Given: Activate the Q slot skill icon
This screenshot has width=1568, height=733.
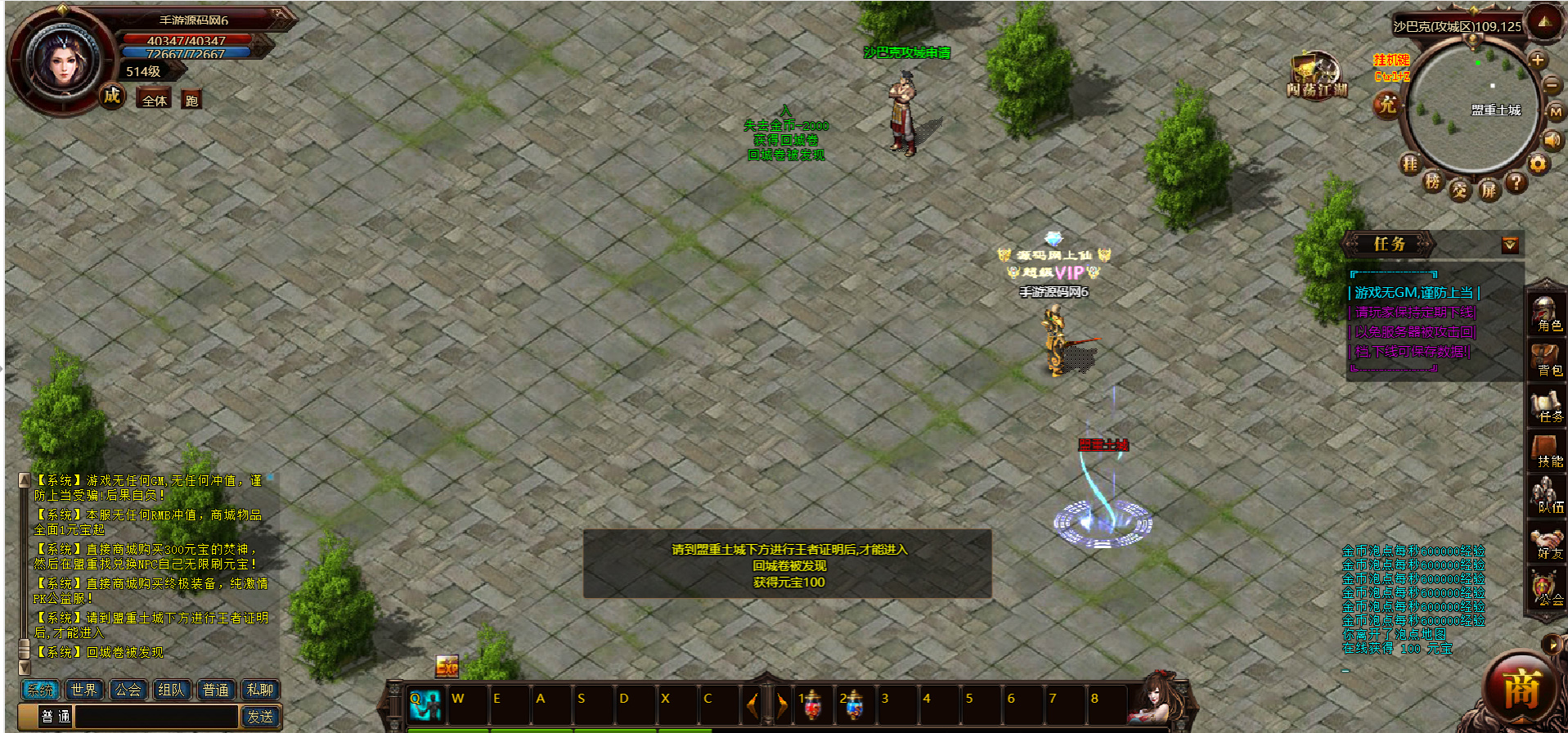Looking at the screenshot, I should (x=425, y=704).
